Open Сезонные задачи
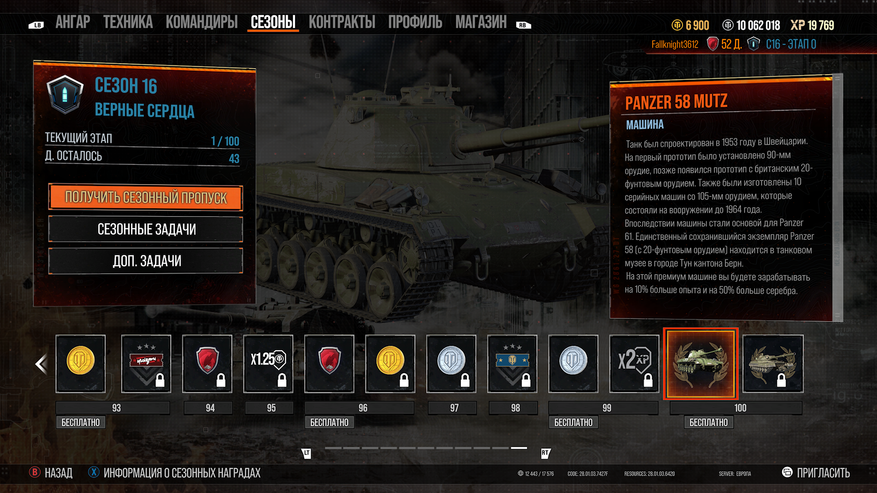The width and height of the screenshot is (877, 493). click(x=146, y=229)
